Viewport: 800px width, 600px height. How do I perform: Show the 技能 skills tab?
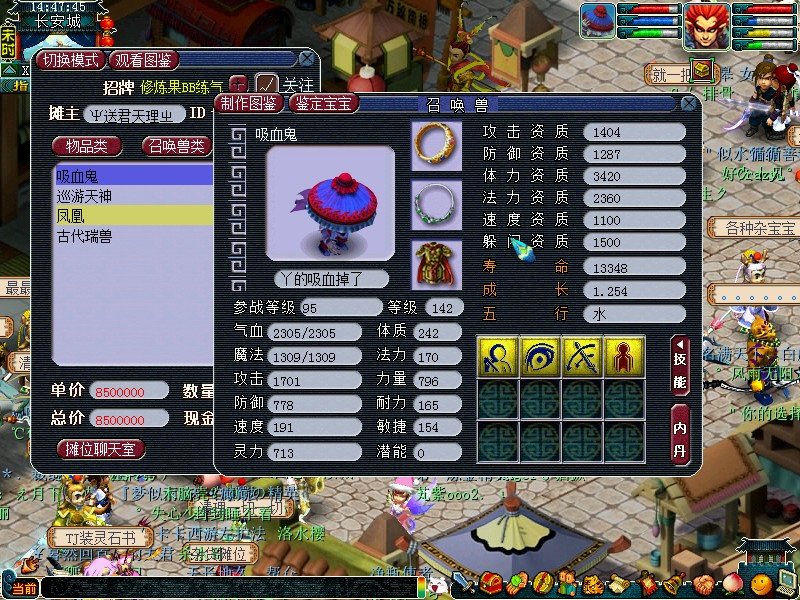point(680,365)
